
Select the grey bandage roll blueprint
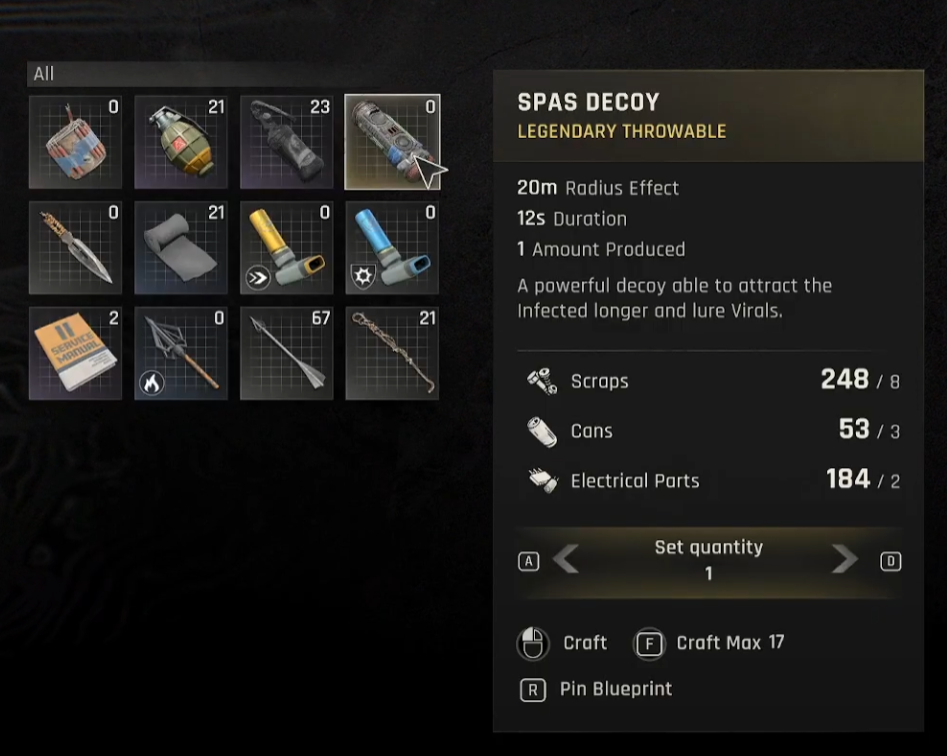[181, 248]
